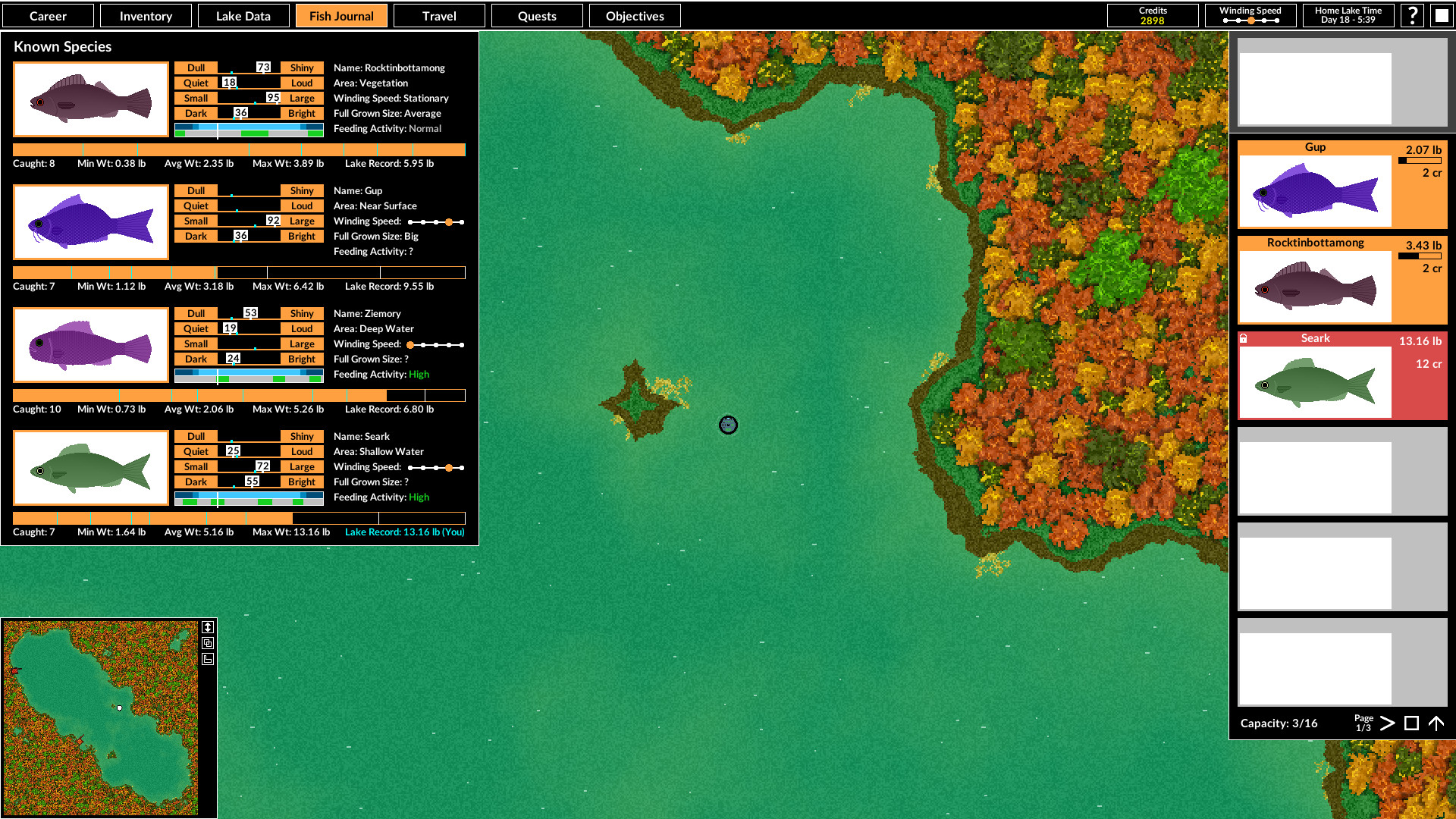The width and height of the screenshot is (1456, 819).
Task: Click the Winding Speed dot marker for the Gup
Action: click(449, 221)
